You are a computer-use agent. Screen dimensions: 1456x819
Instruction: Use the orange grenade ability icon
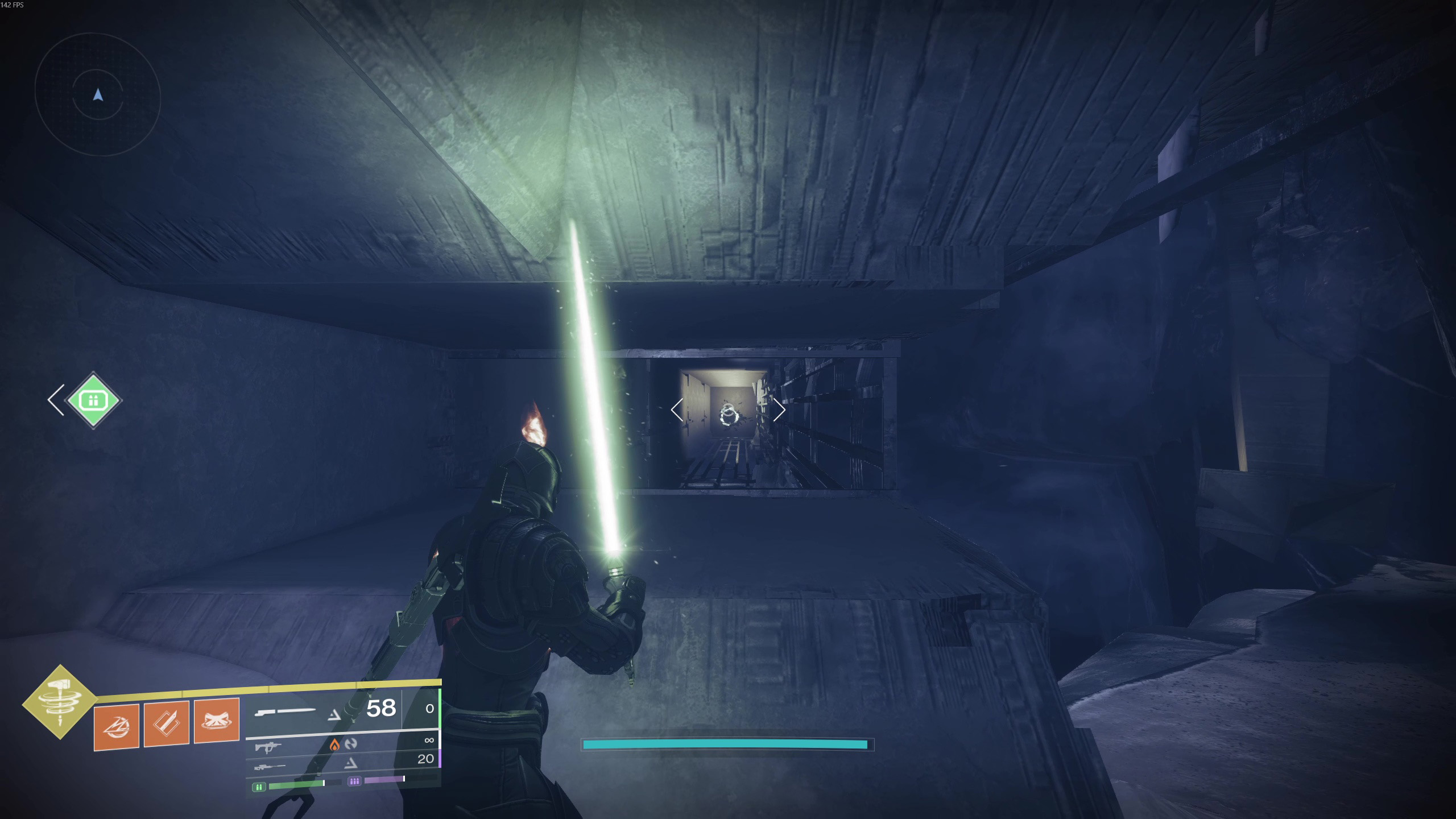[x=117, y=726]
